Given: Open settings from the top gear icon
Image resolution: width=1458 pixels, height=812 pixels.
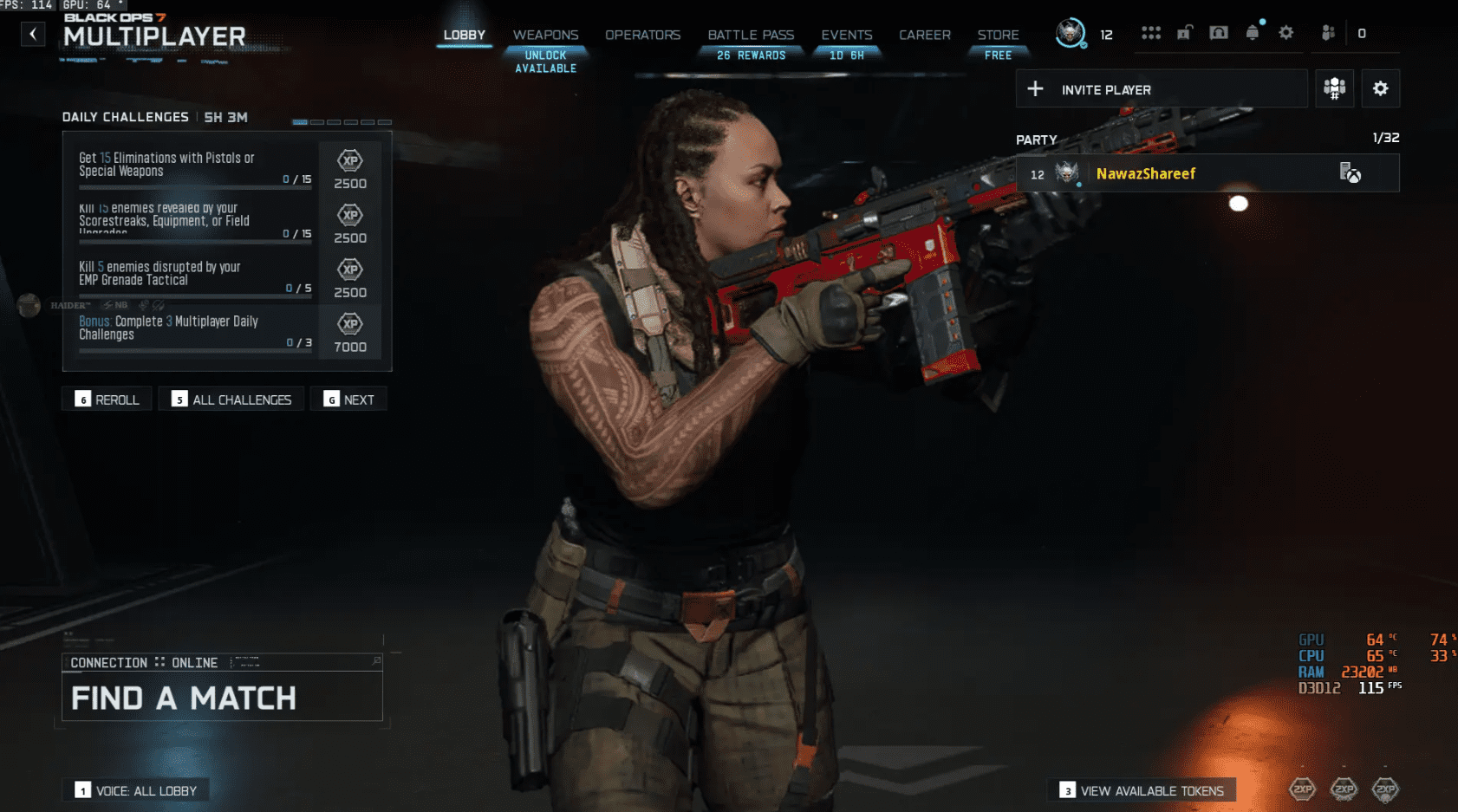Looking at the screenshot, I should (1286, 33).
